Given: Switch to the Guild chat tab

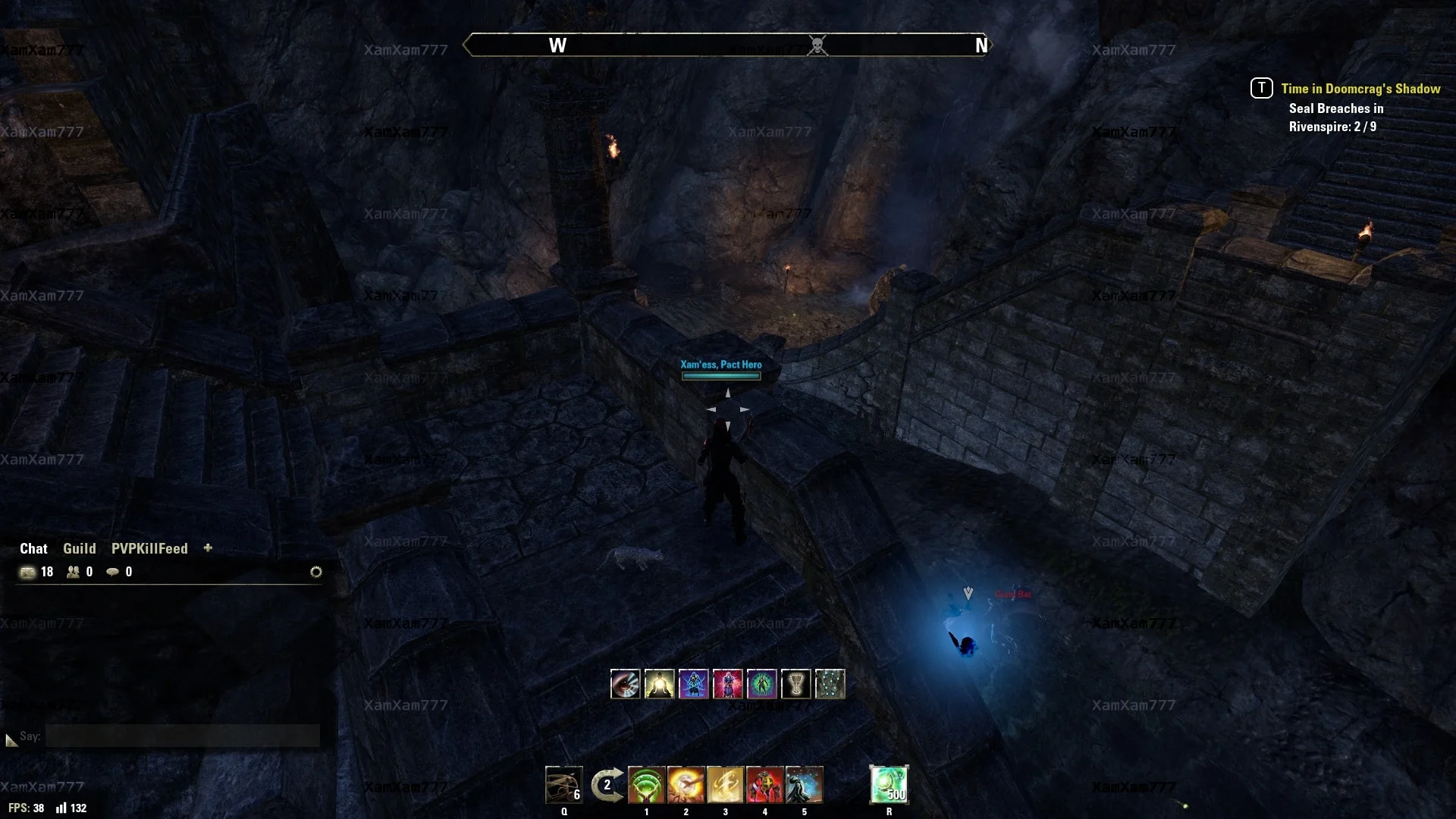Looking at the screenshot, I should (79, 548).
